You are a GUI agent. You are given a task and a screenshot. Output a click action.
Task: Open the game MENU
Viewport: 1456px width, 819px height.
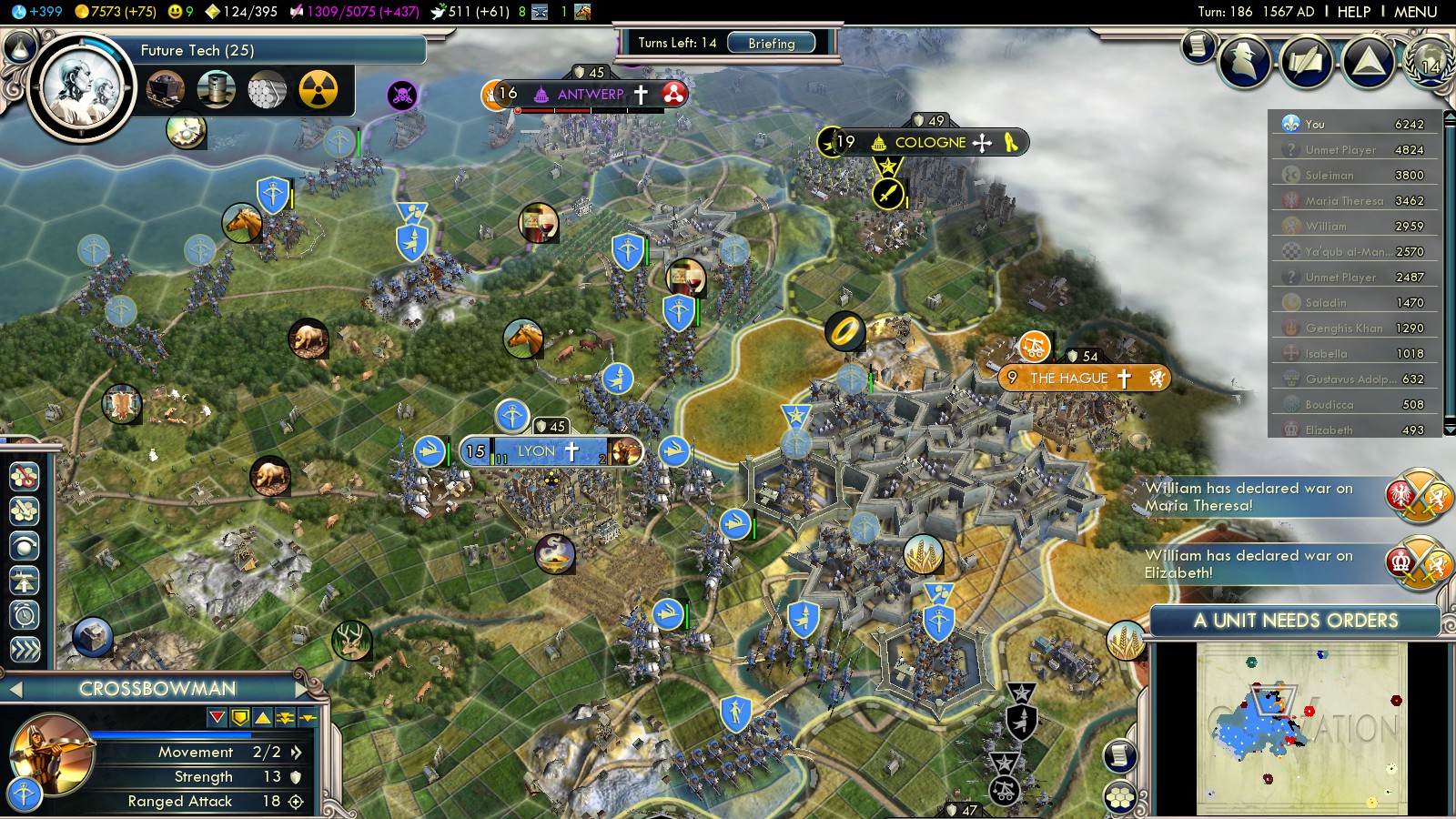click(1415, 12)
